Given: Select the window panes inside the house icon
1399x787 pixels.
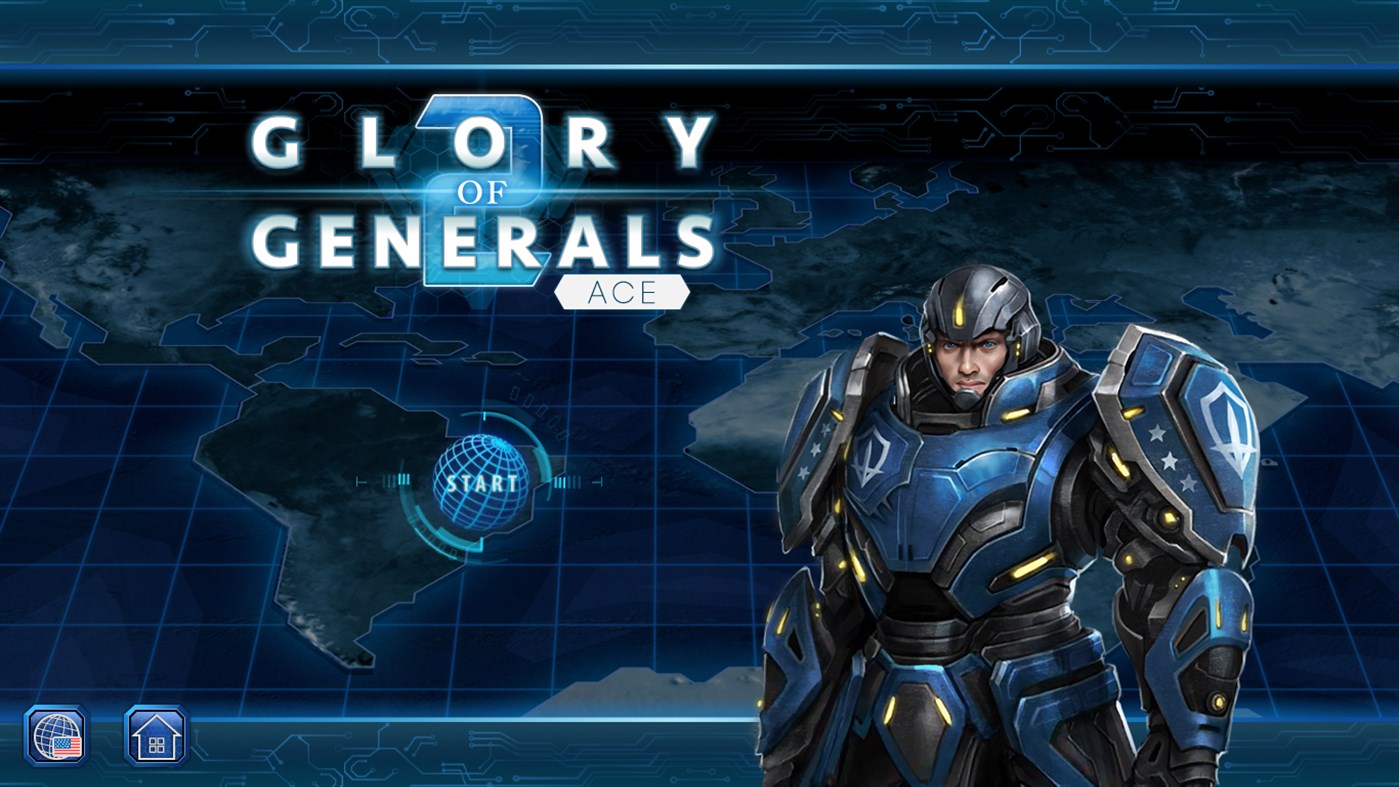Looking at the screenshot, I should click(x=158, y=744).
